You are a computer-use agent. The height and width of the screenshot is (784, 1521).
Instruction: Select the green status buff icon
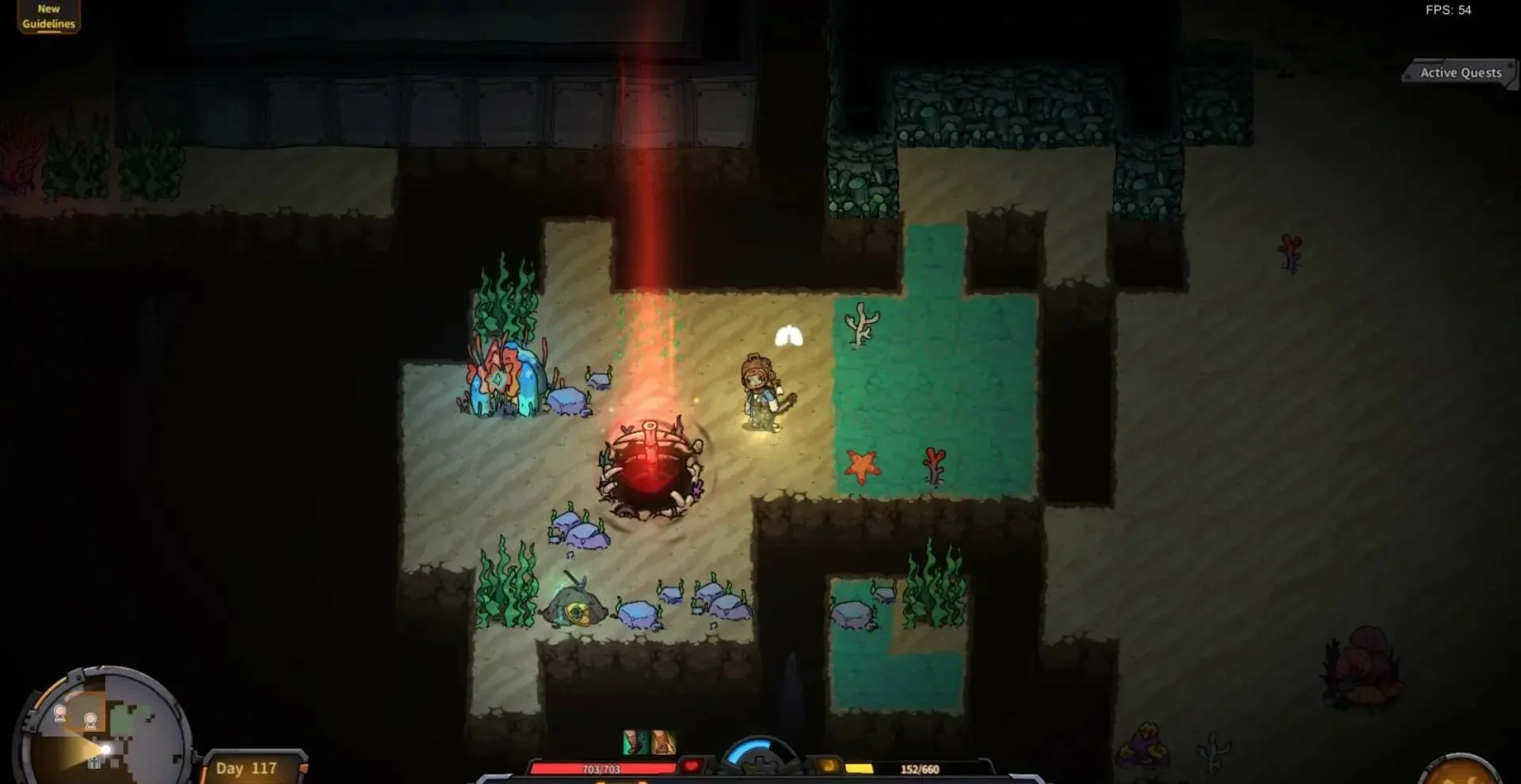point(635,742)
